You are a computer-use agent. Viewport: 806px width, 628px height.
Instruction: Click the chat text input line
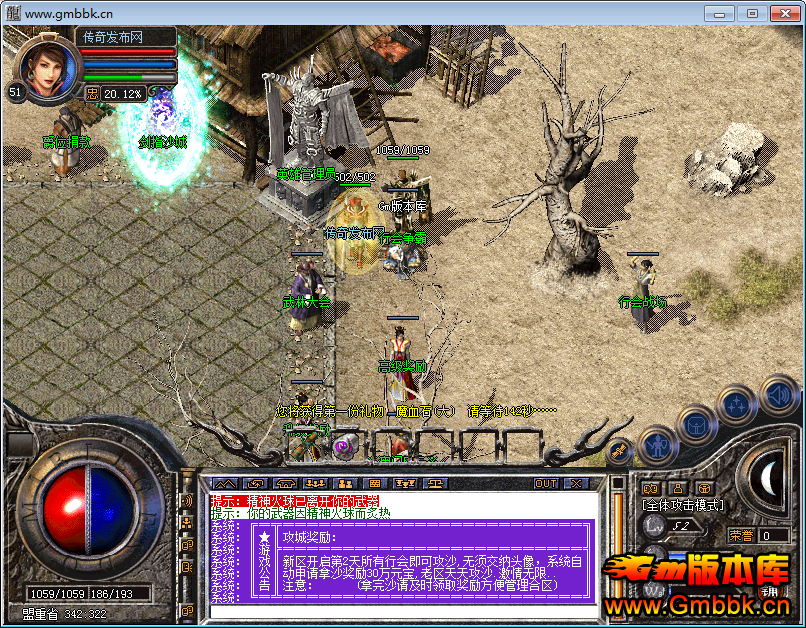click(x=400, y=609)
